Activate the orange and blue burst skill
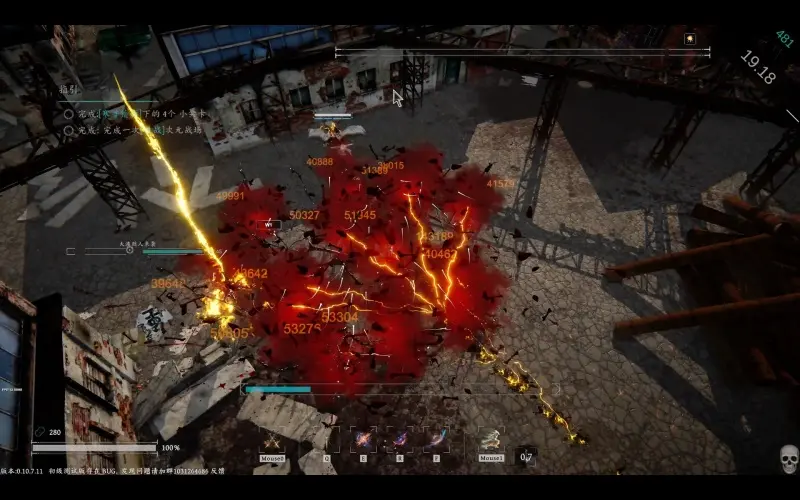800x500 pixels. click(x=363, y=440)
